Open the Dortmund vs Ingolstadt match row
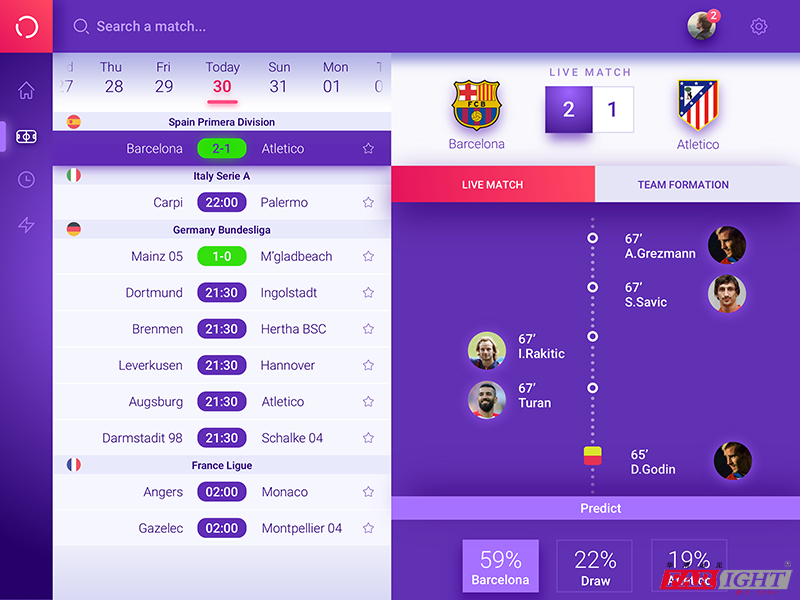The width and height of the screenshot is (800, 600). 221,293
